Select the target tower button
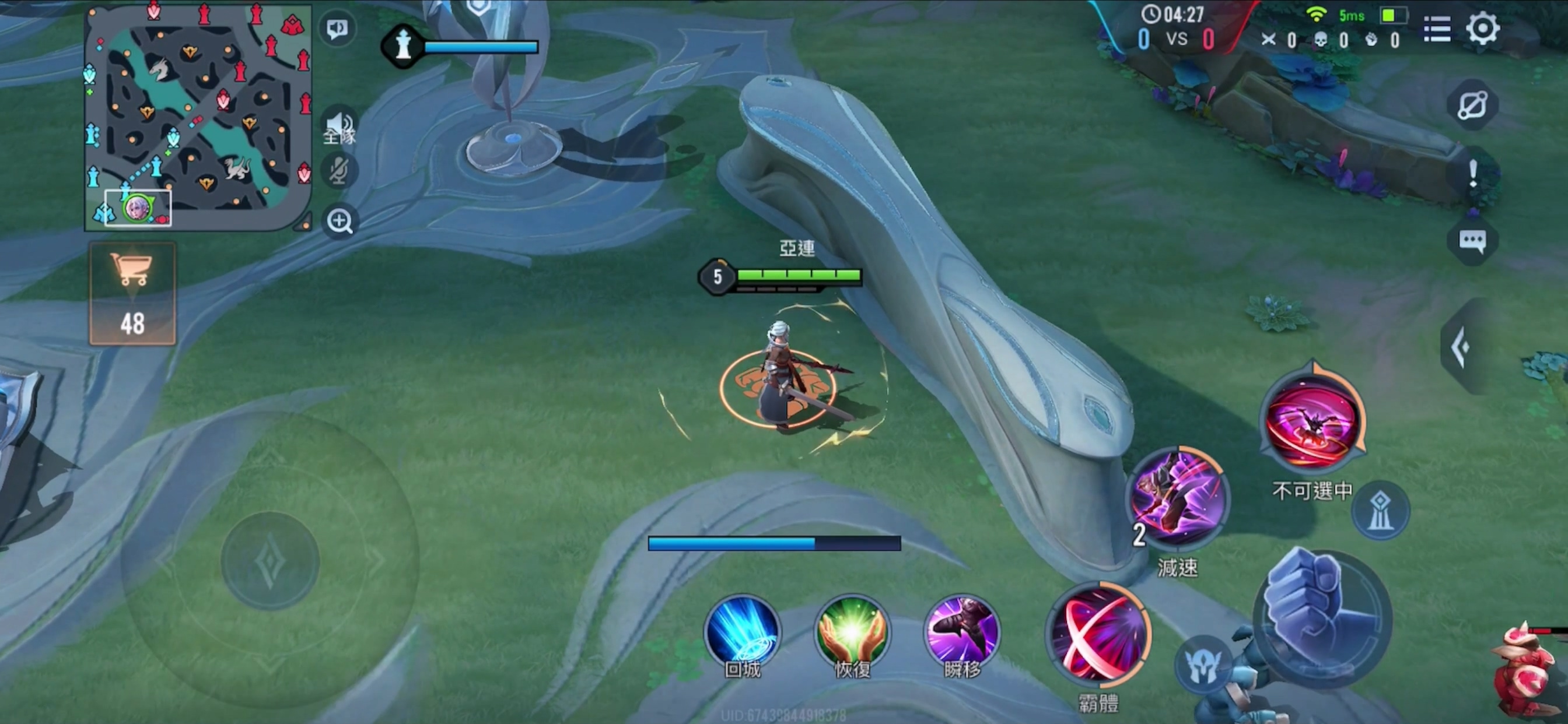This screenshot has height=724, width=1568. [x=1380, y=511]
